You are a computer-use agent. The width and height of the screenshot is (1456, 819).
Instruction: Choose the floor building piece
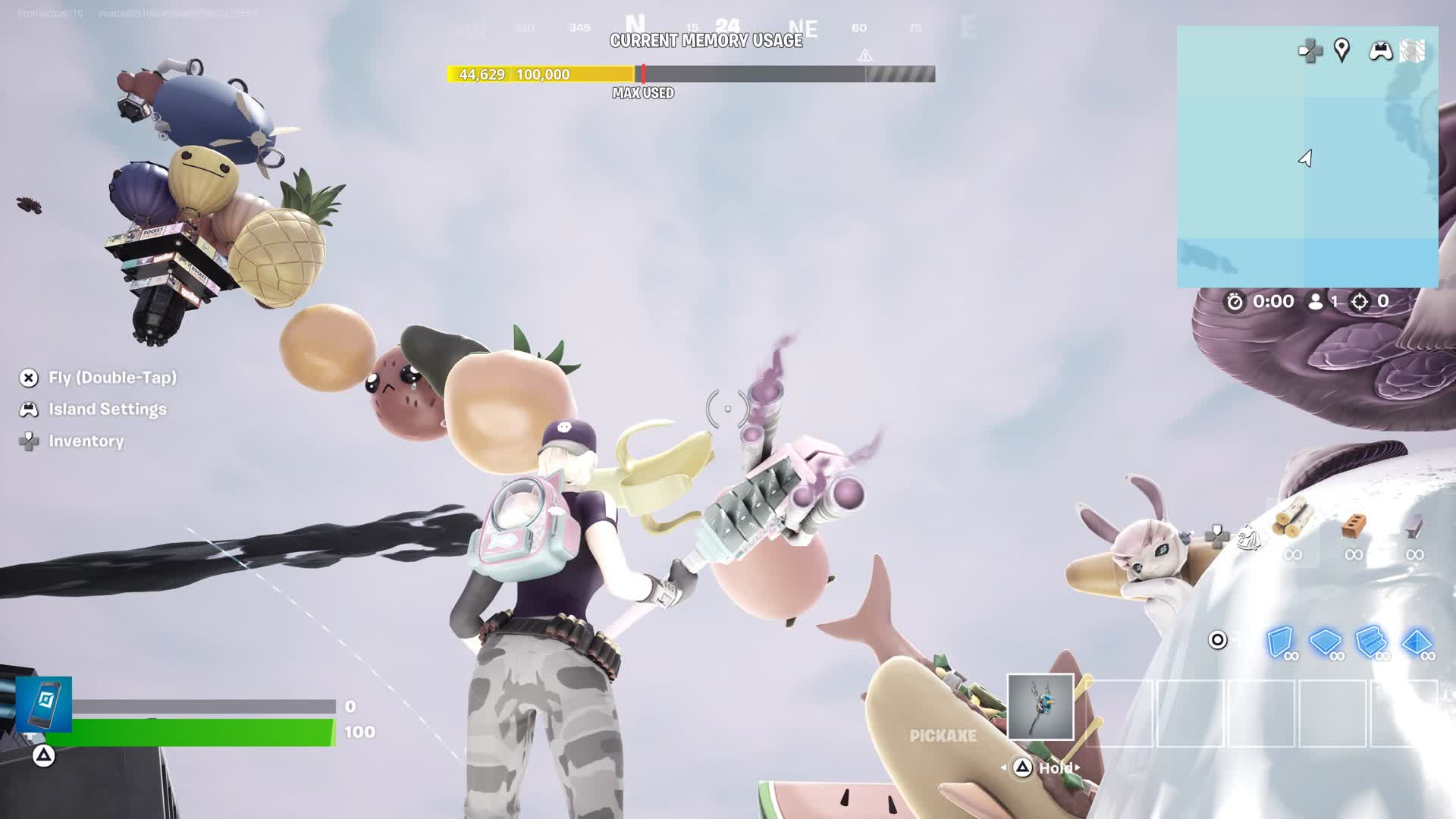1326,642
